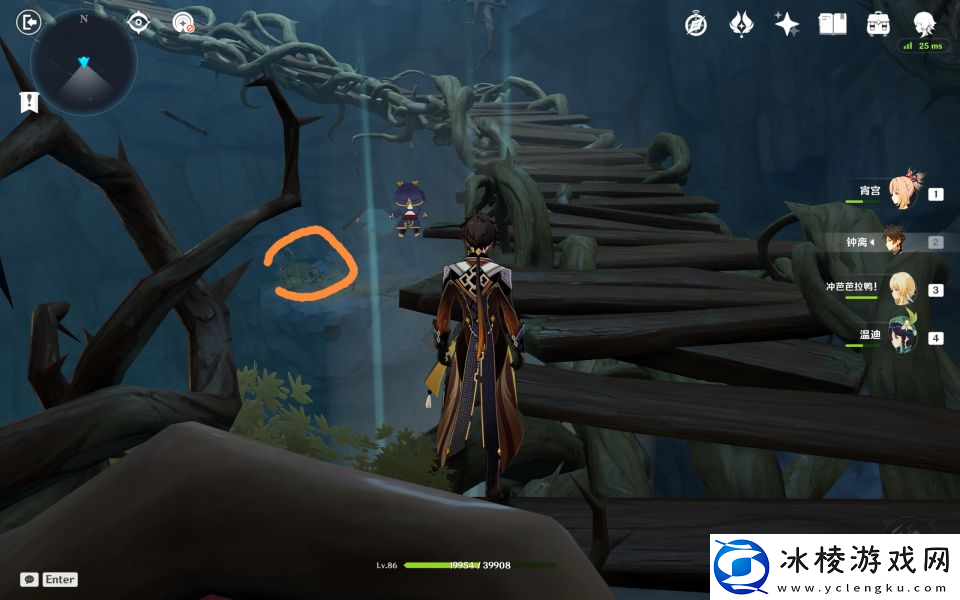Open the Paimon menu head icon
Viewport: 960px width, 600px height.
coord(924,22)
